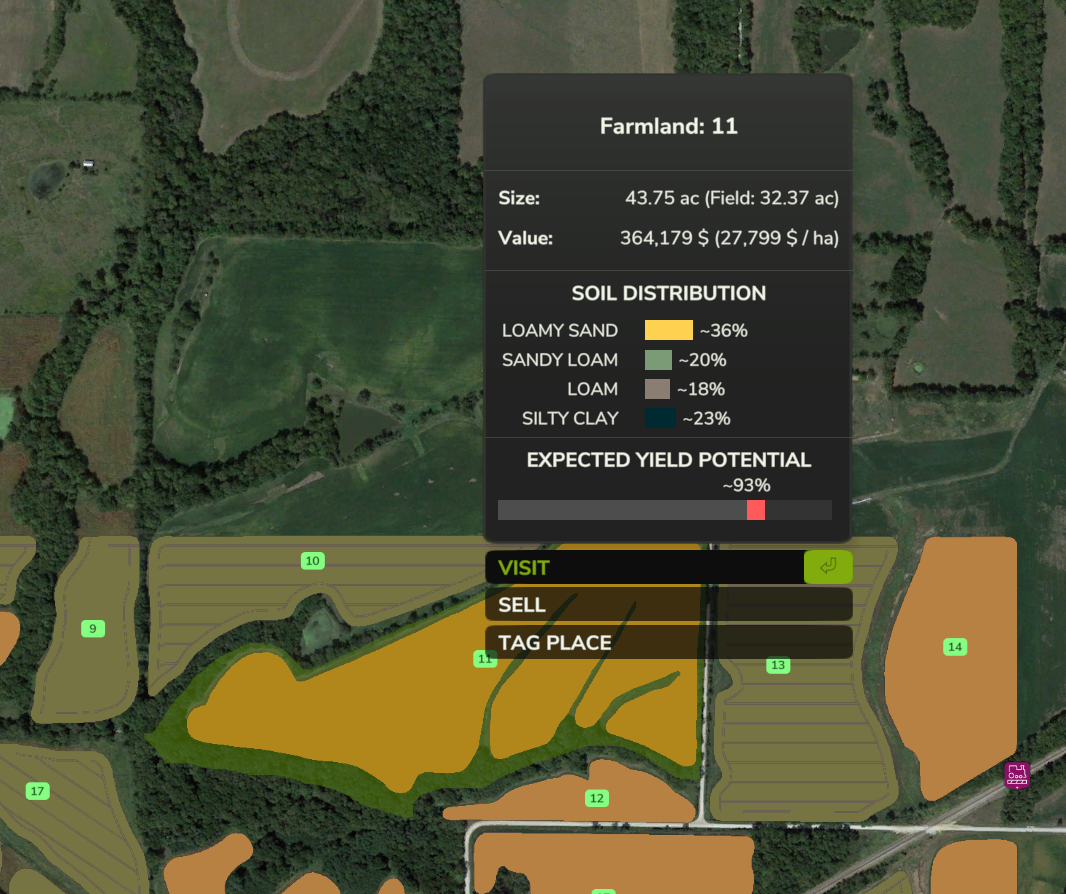Select farmland marker number 12
1066x894 pixels.
597,798
